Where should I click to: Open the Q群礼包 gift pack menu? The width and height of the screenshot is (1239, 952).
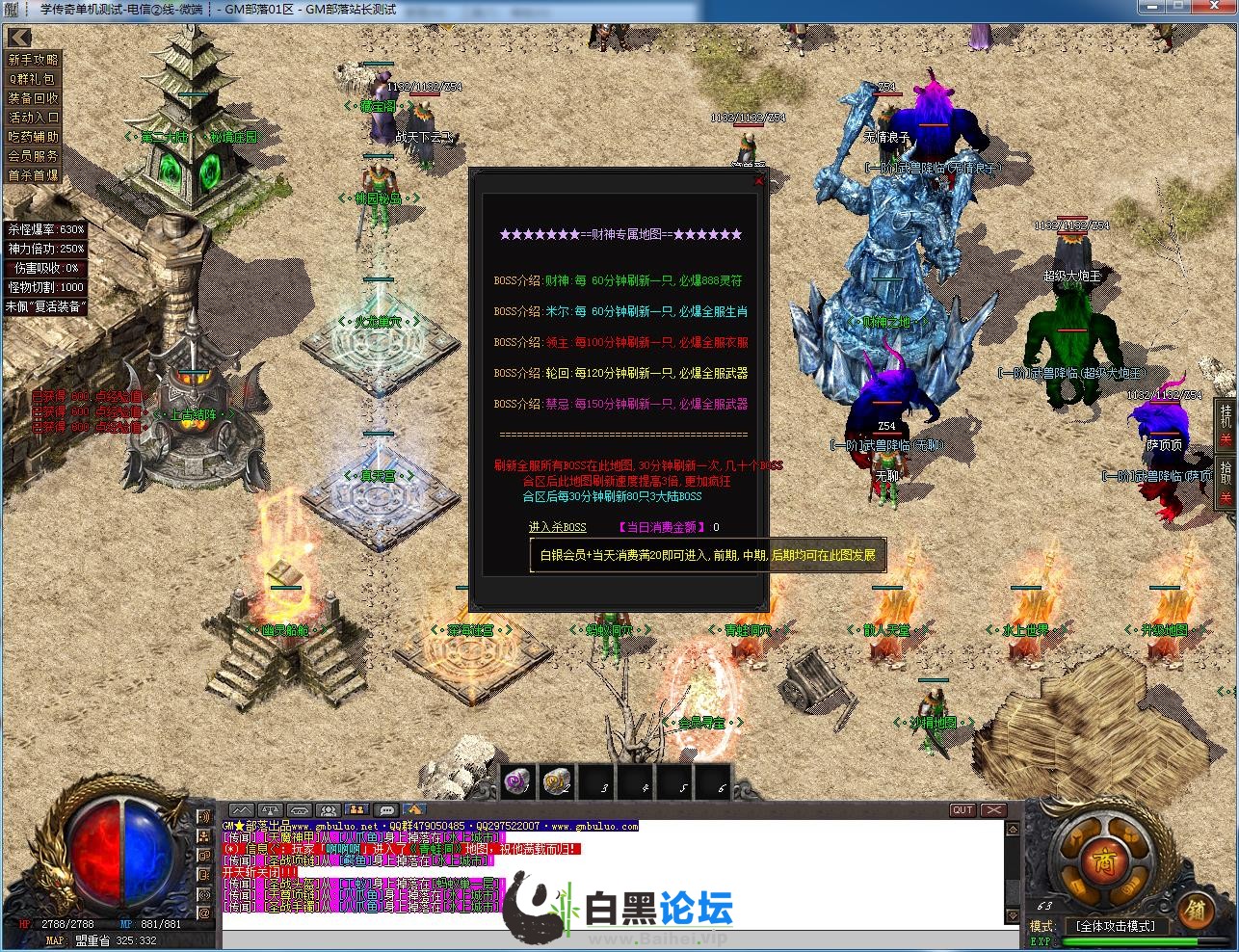pos(34,79)
